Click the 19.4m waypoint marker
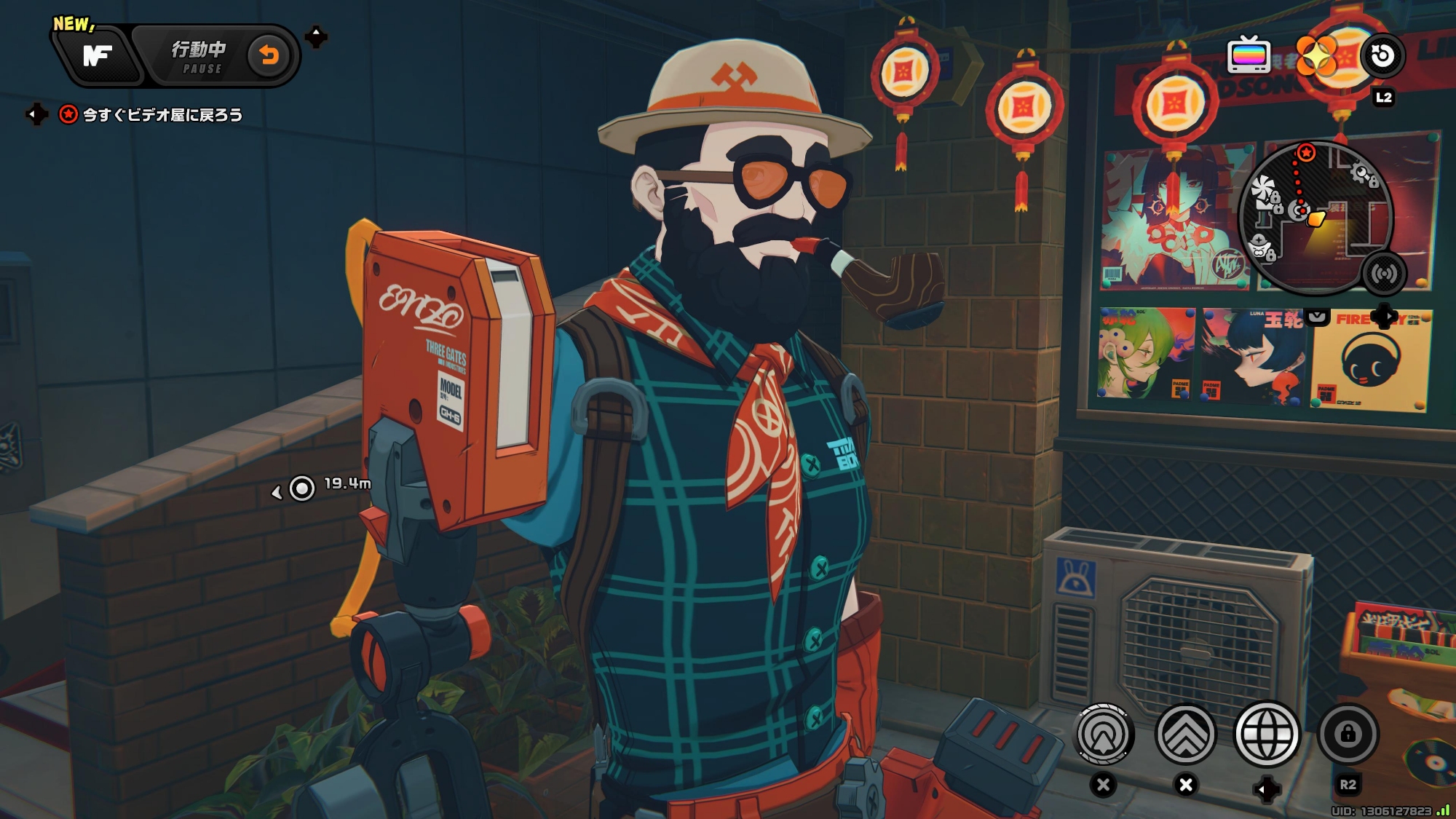 [302, 488]
